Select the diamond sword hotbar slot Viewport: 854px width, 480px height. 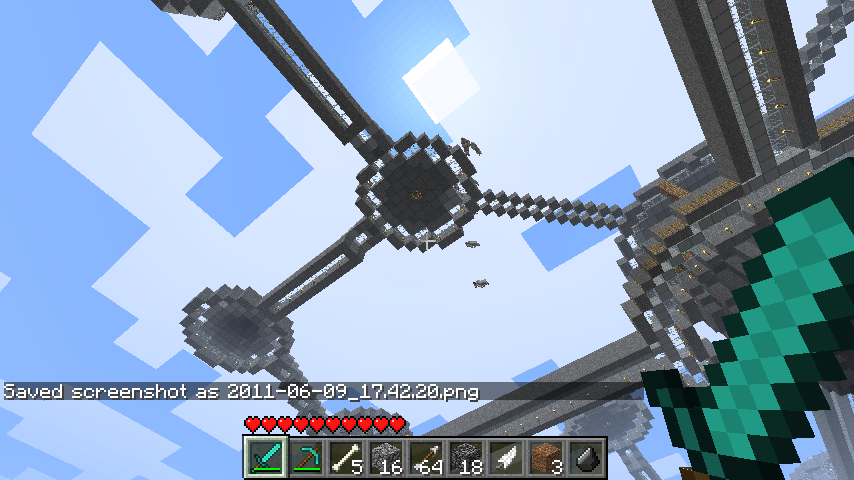(265, 458)
